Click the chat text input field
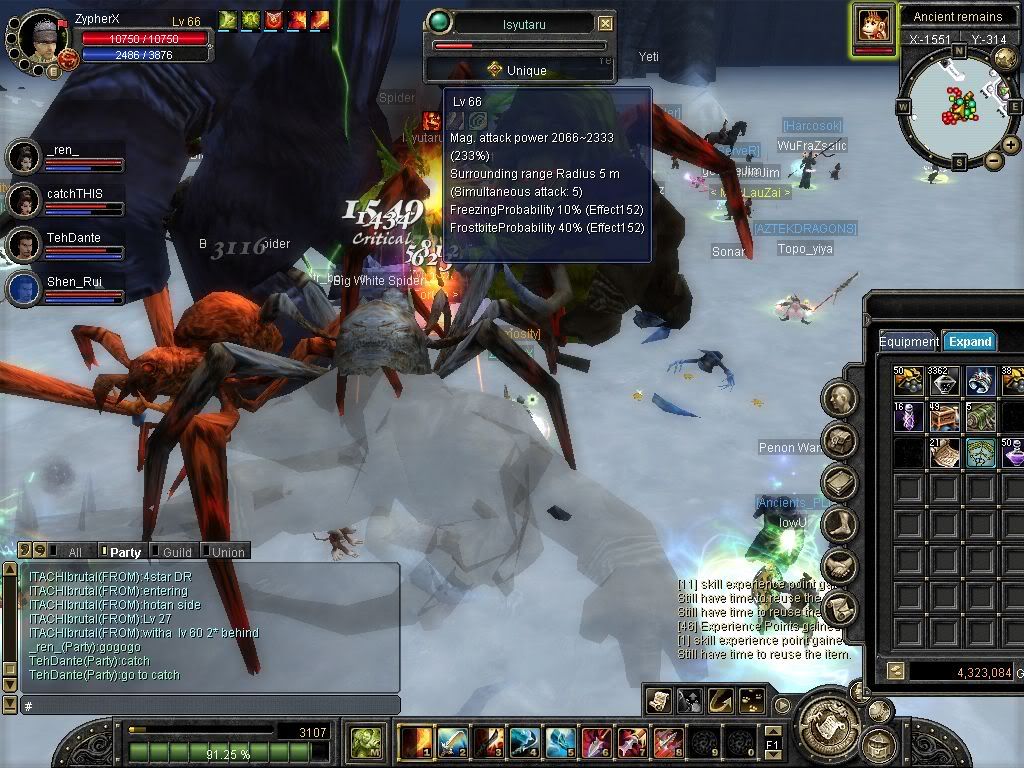1024x768 pixels. click(x=210, y=706)
